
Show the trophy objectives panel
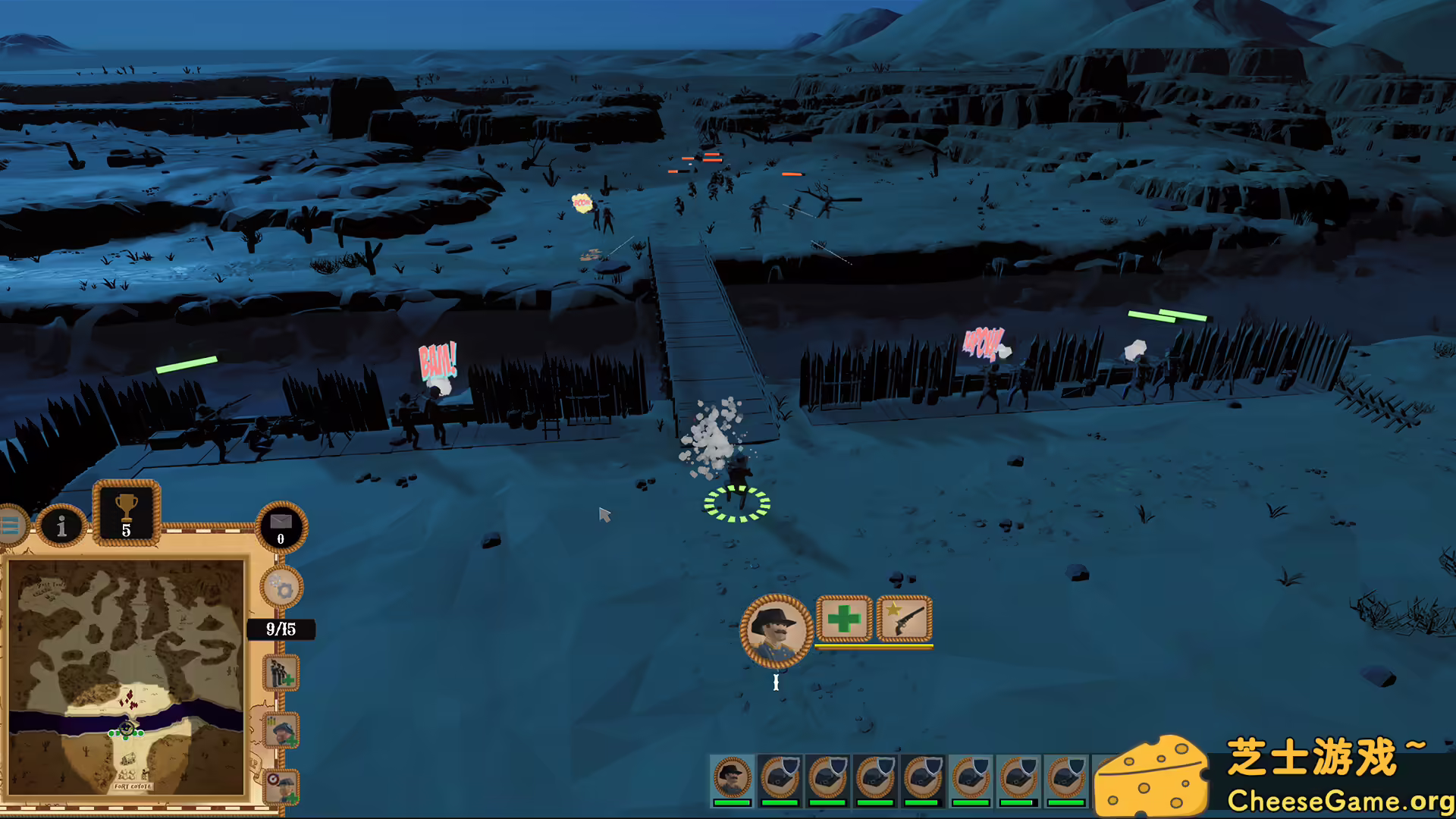tap(126, 513)
